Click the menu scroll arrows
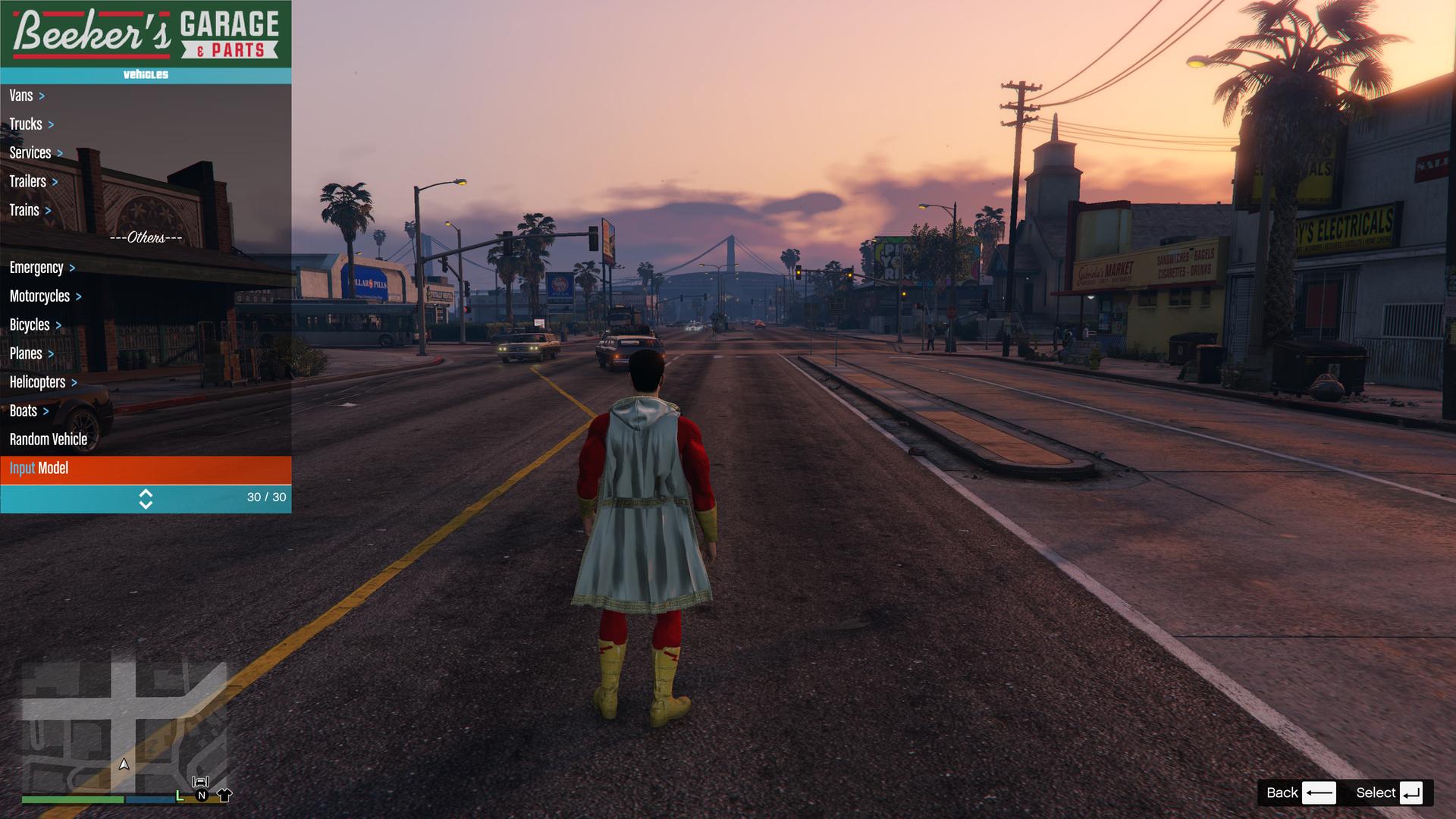The width and height of the screenshot is (1456, 819). (146, 498)
